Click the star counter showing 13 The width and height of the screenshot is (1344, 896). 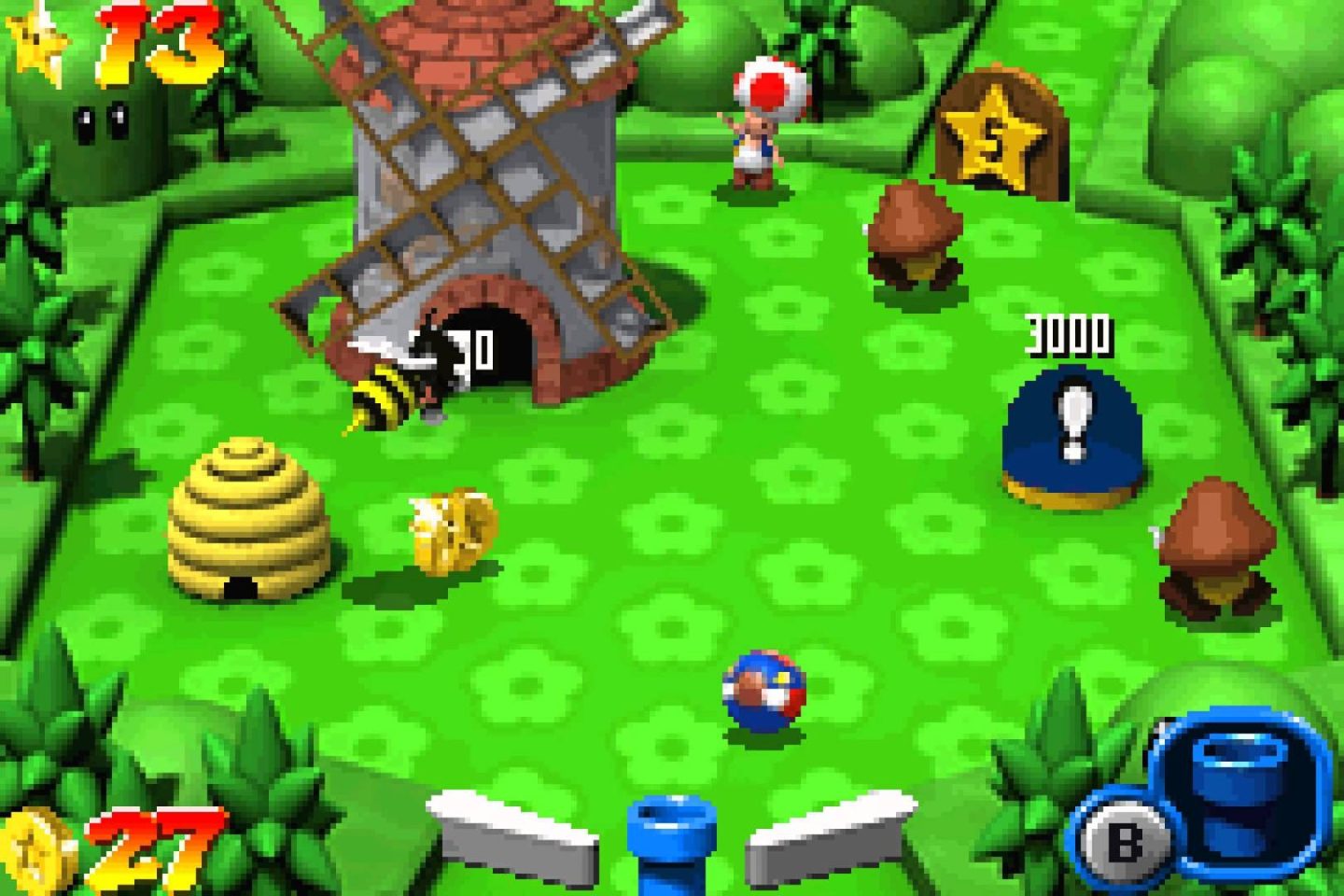(121, 42)
